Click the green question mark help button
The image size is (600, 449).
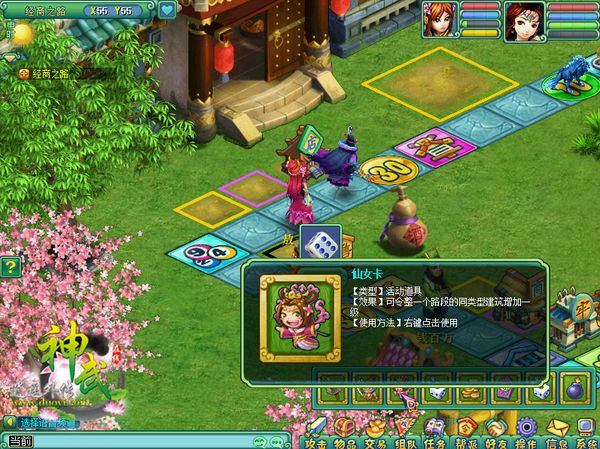click(10, 267)
